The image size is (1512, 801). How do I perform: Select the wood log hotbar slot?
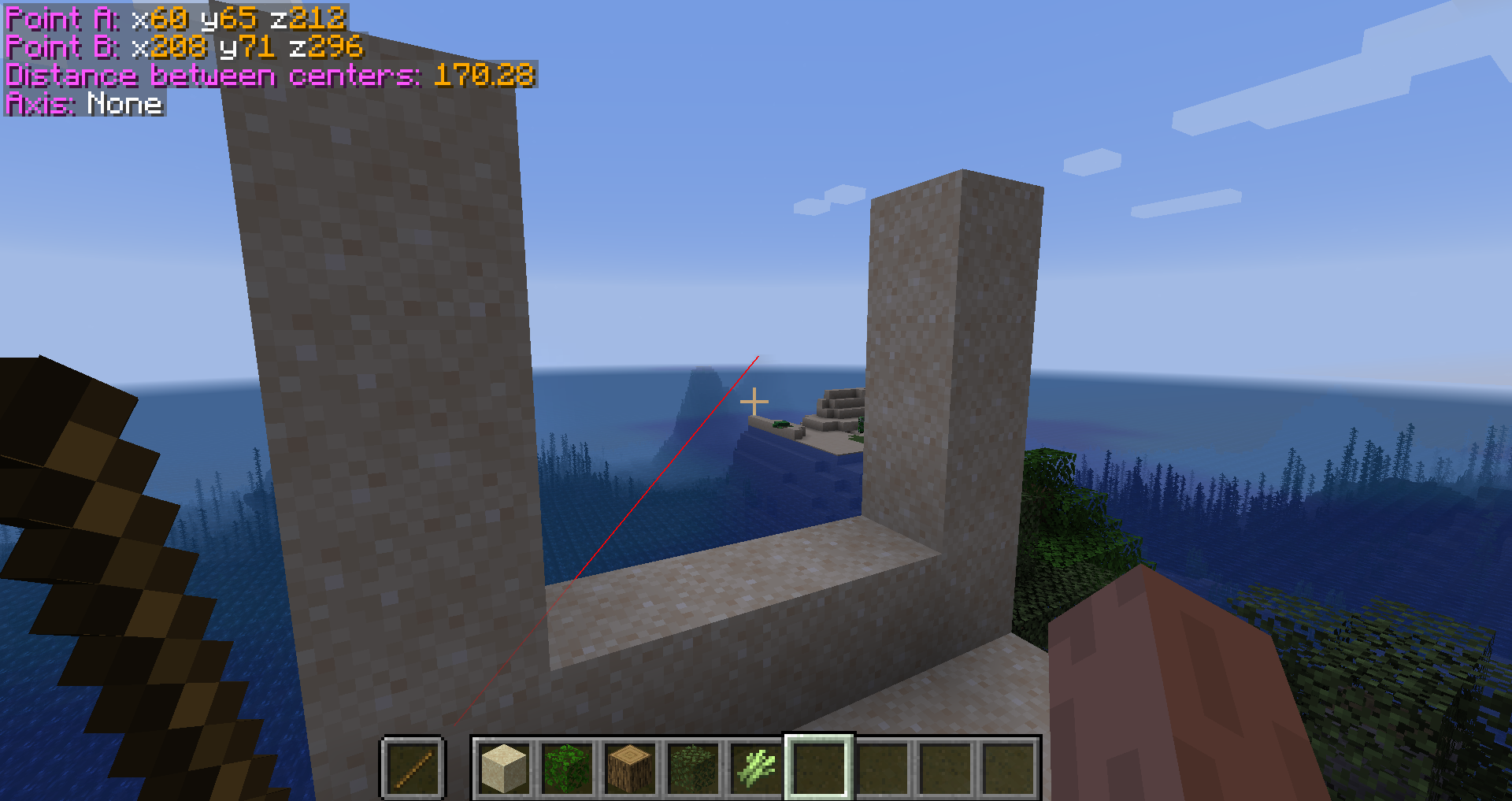[x=630, y=768]
